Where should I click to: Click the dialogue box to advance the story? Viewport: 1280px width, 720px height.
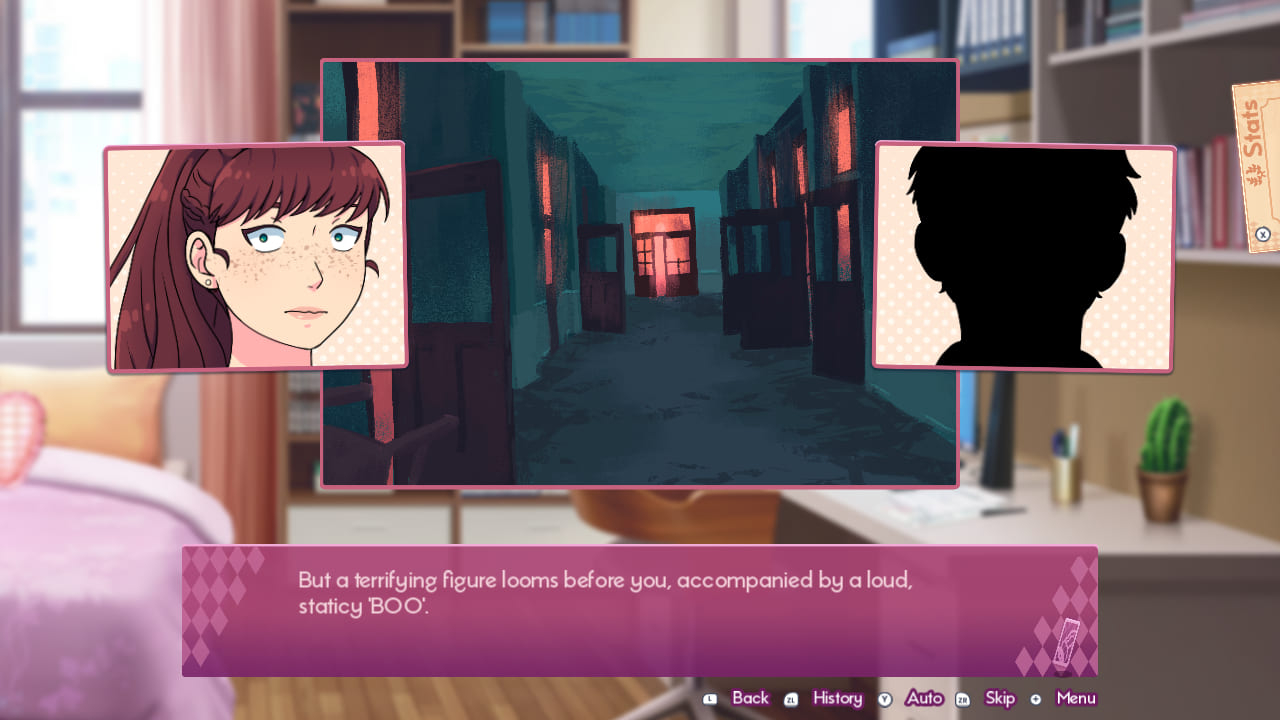[640, 610]
